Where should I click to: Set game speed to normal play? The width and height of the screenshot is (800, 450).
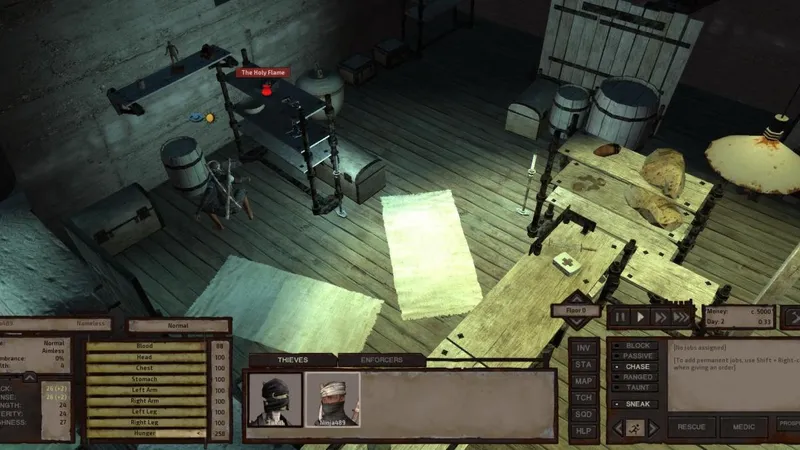click(x=641, y=317)
